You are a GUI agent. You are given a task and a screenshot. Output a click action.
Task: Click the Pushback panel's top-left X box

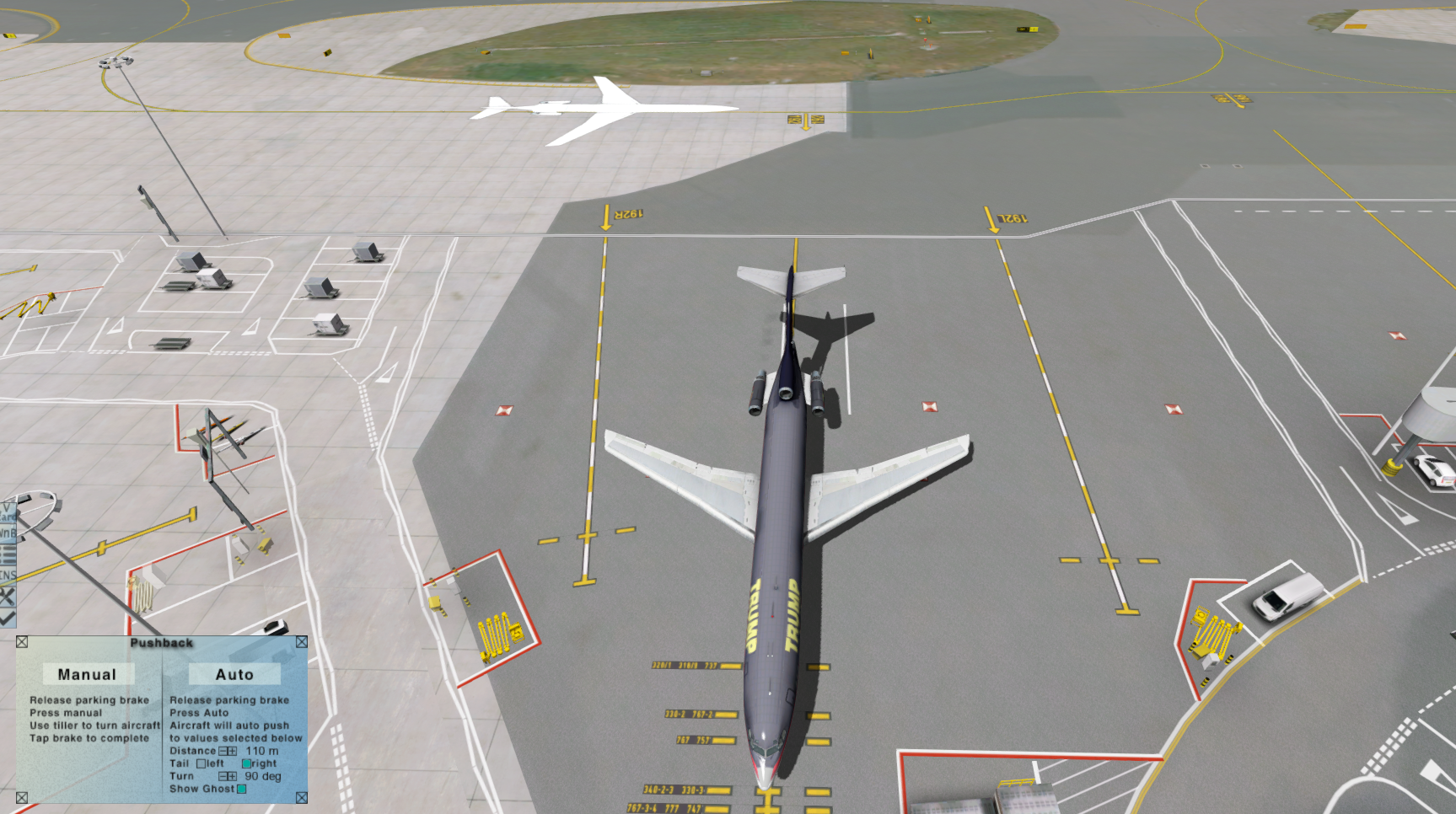(x=22, y=642)
